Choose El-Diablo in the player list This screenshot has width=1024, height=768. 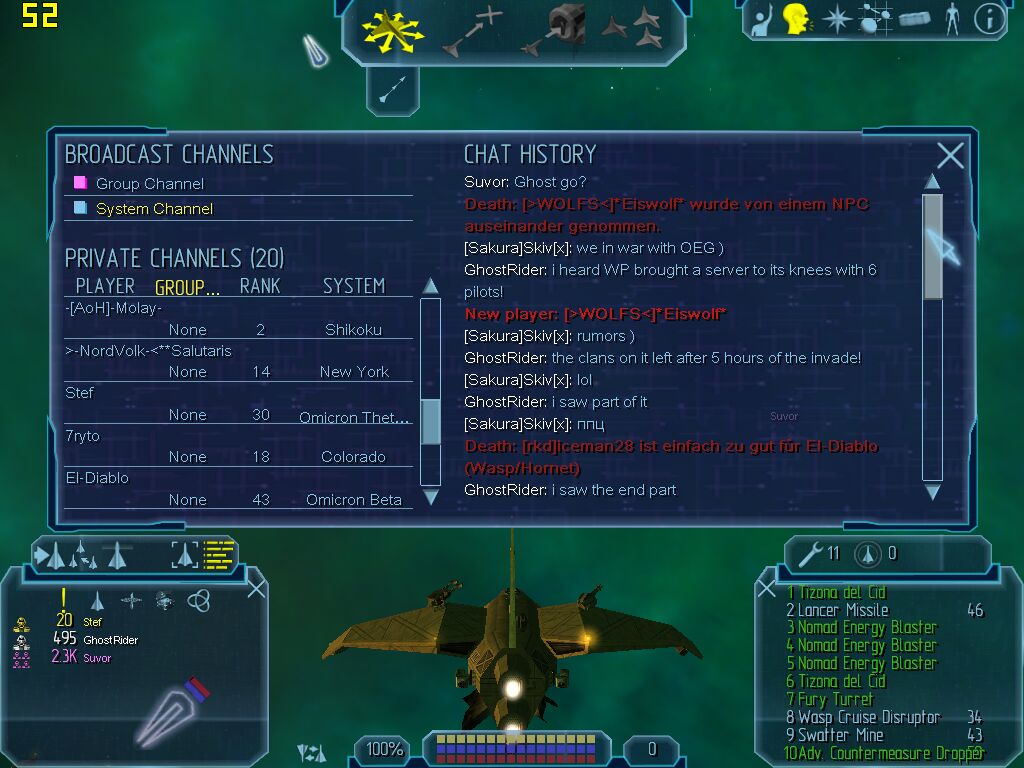[x=97, y=478]
